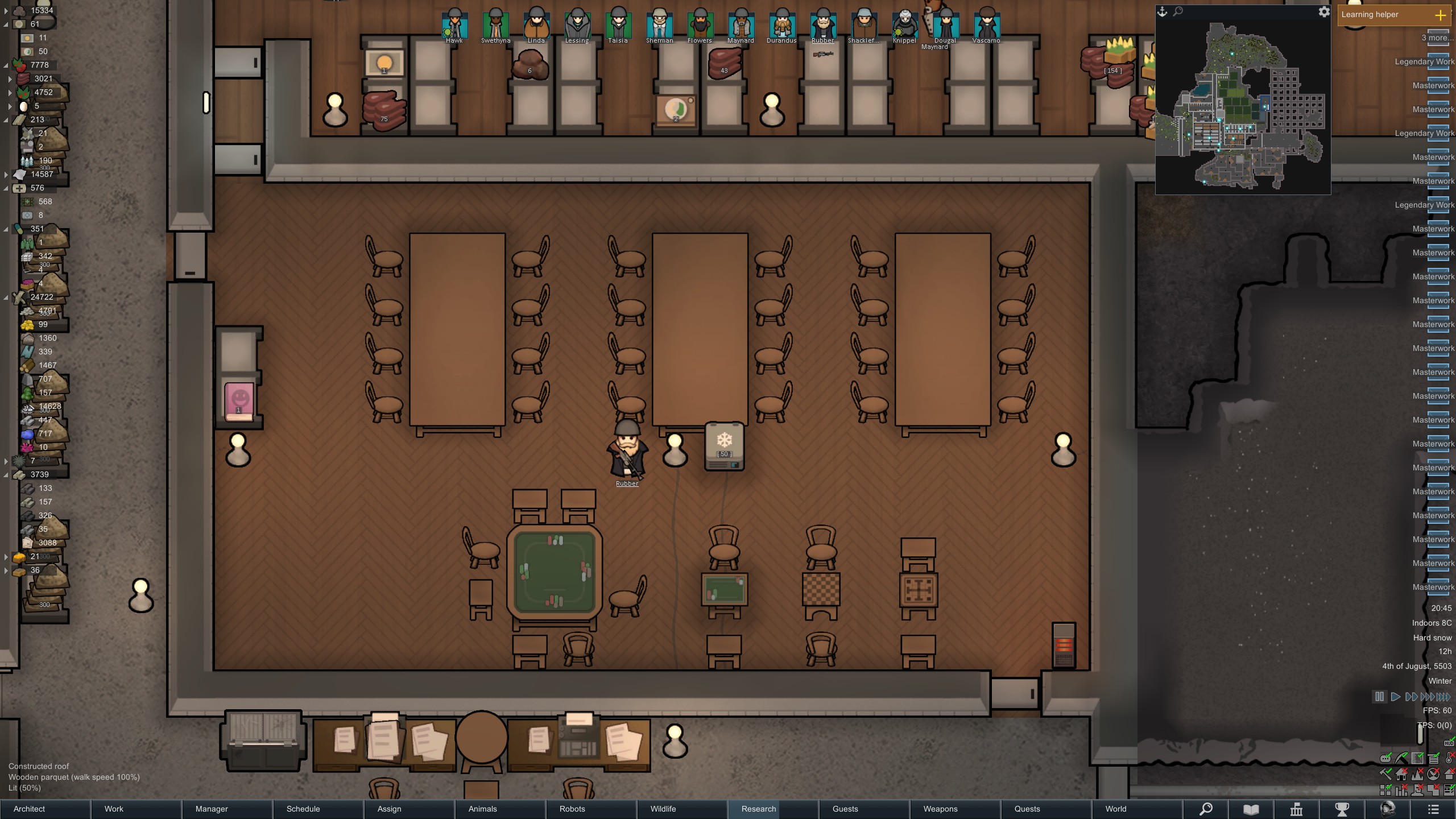Toggle the temperature overlay thermometer icon
Screen dimensions: 1456x819
click(x=1449, y=758)
